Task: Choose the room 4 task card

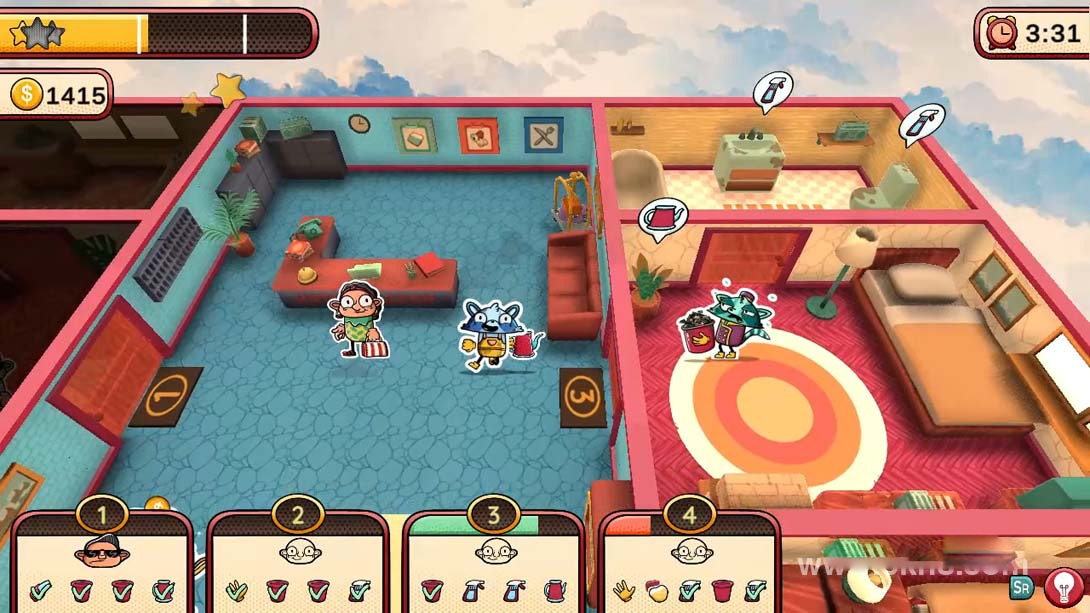Action: point(690,562)
